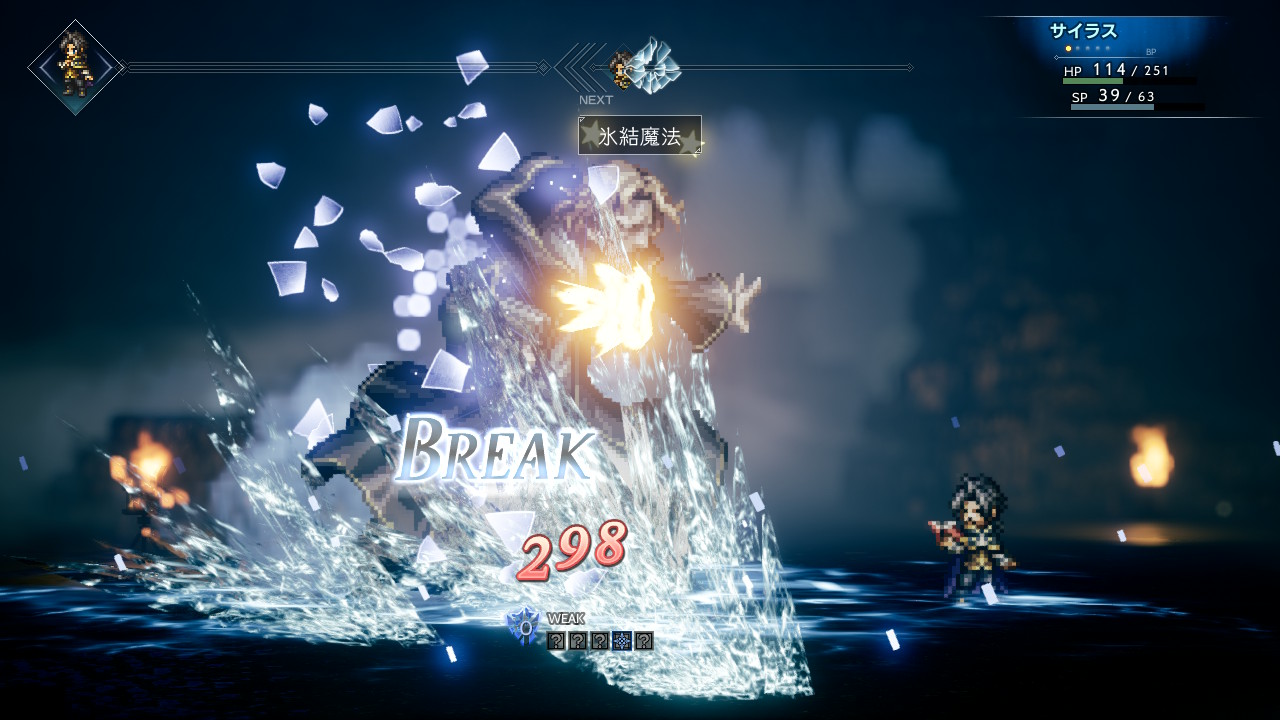Click the 氷結魔法 skill name label
The image size is (1280, 720).
coord(639,136)
